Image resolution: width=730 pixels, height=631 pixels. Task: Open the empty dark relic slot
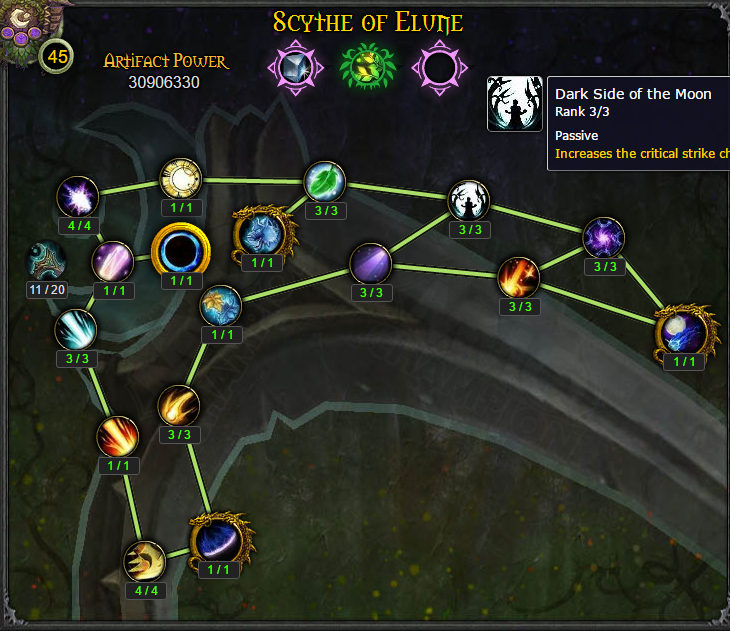click(438, 66)
